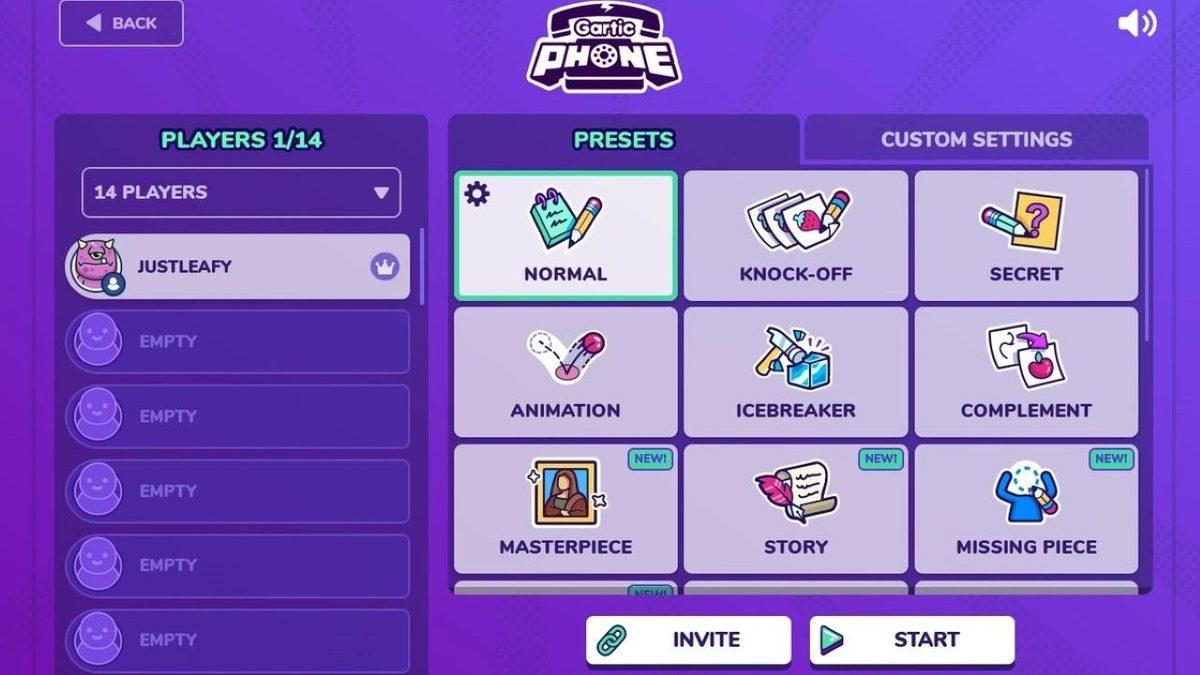Open the gear icon on Normal preset
1200x675 pixels.
477,194
